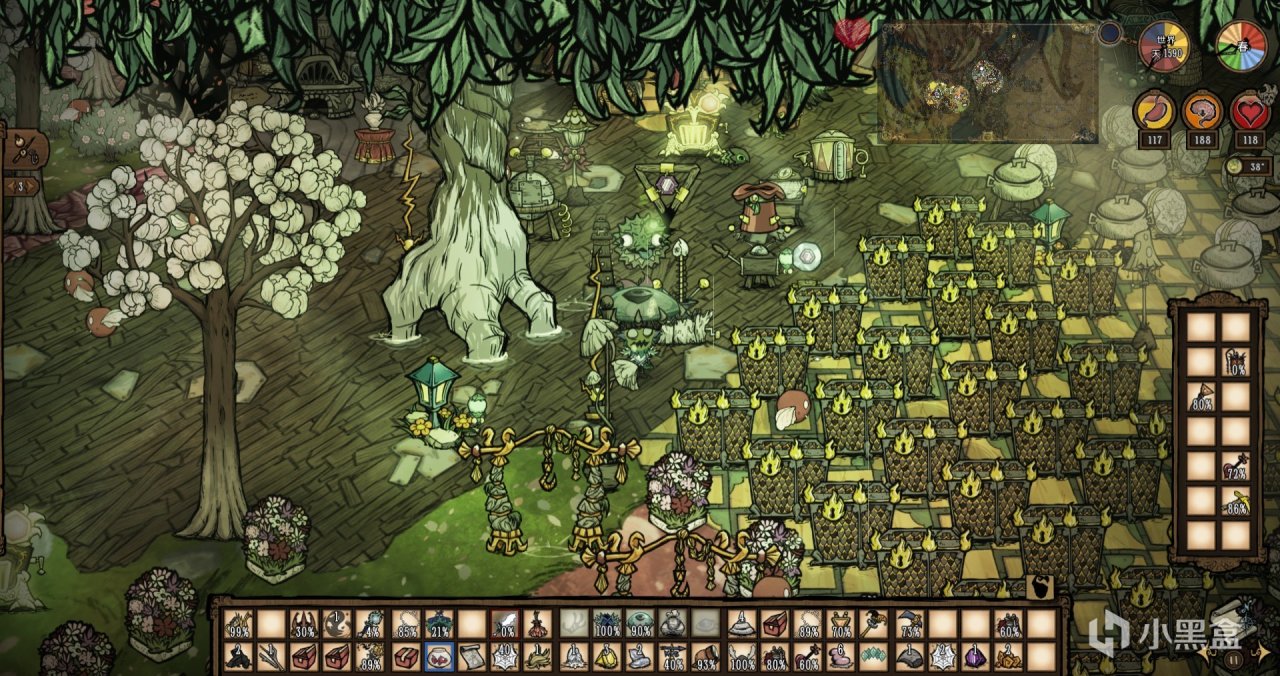Select the 80% item in the backpack
Screen dimensions: 1280x676
[1203, 396]
